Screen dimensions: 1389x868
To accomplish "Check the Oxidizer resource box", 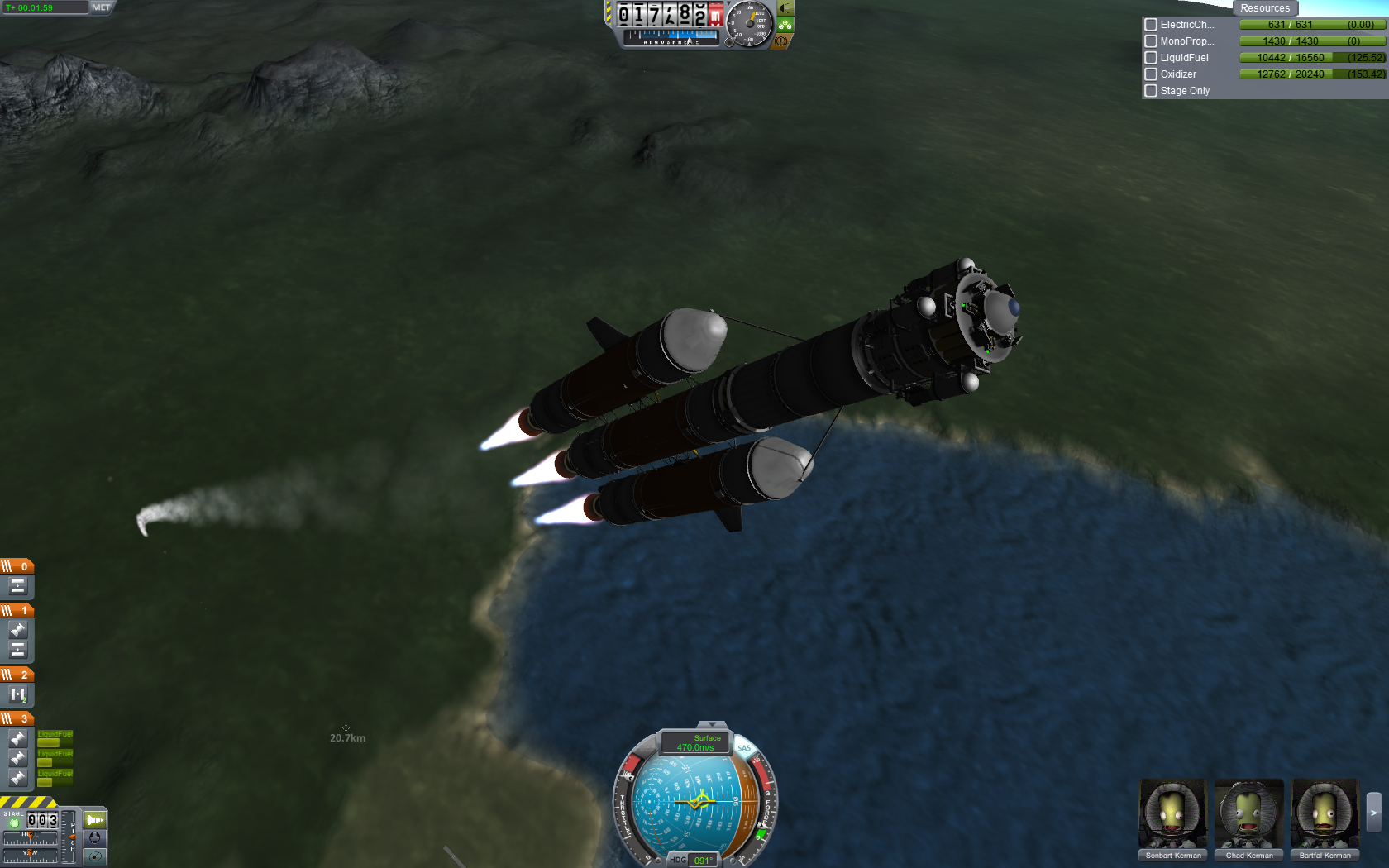I will click(x=1151, y=74).
